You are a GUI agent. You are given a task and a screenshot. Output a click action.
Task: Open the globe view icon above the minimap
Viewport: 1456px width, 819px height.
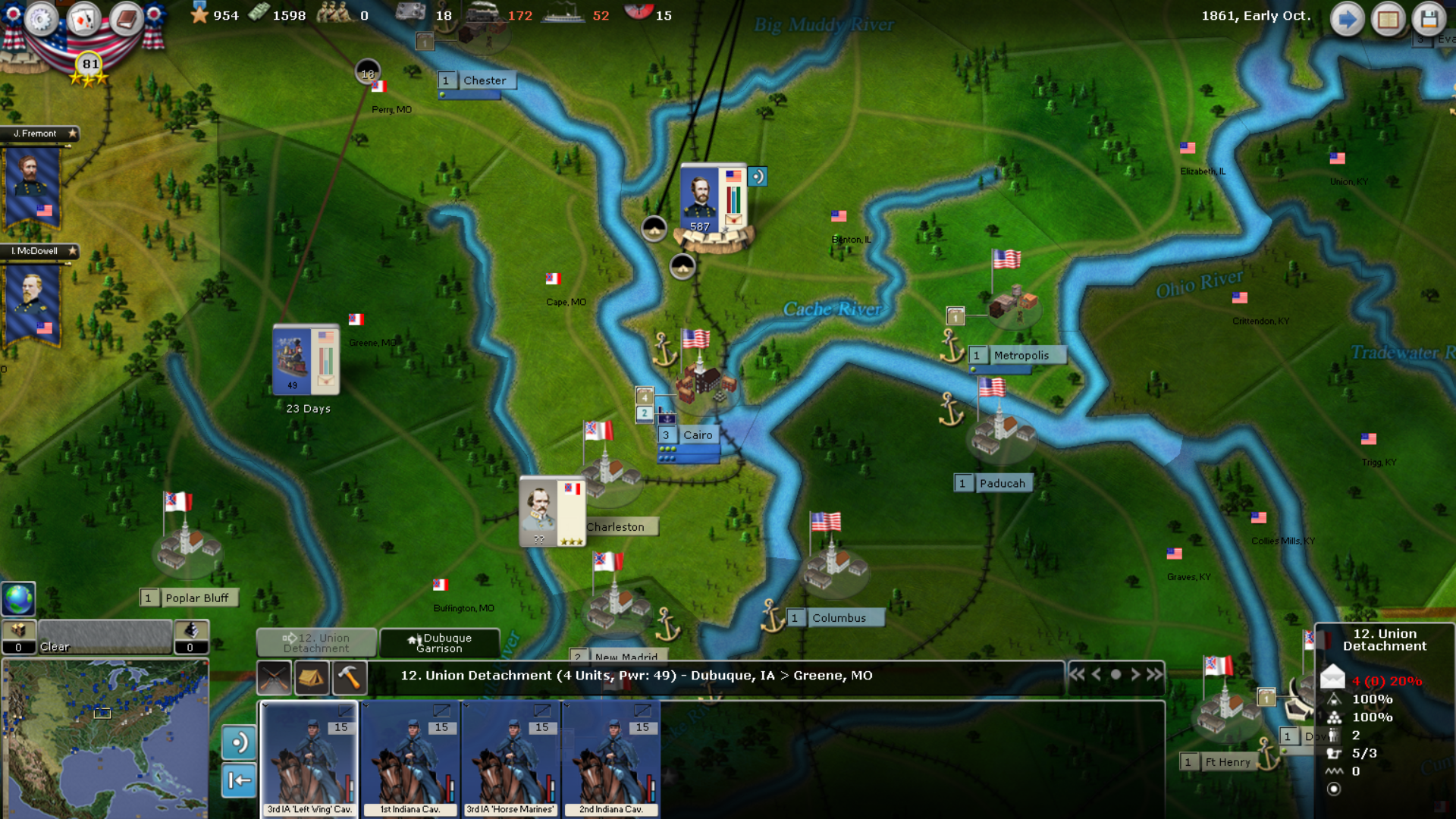[17, 598]
